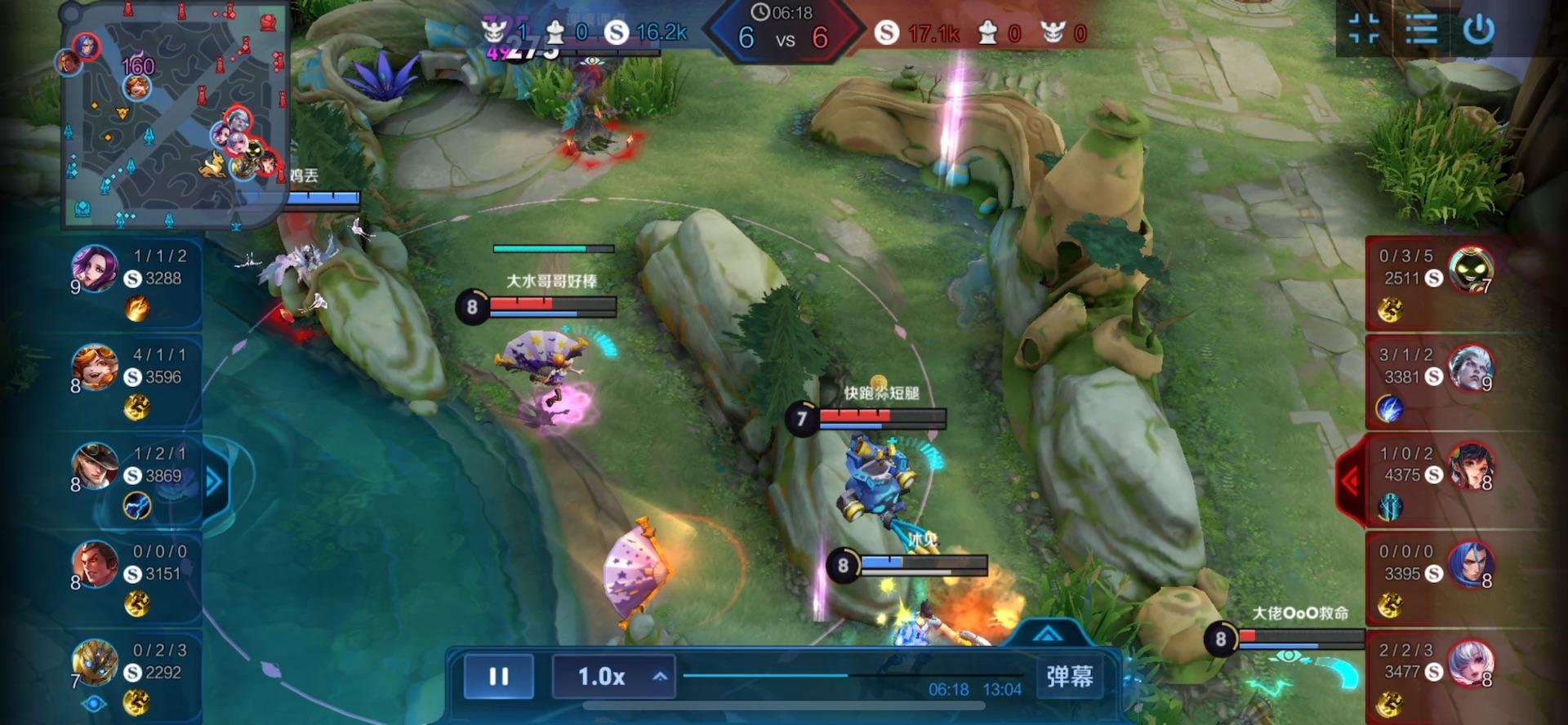Open the minimap in the corner
Viewport: 1568px width, 725px height.
click(174, 114)
